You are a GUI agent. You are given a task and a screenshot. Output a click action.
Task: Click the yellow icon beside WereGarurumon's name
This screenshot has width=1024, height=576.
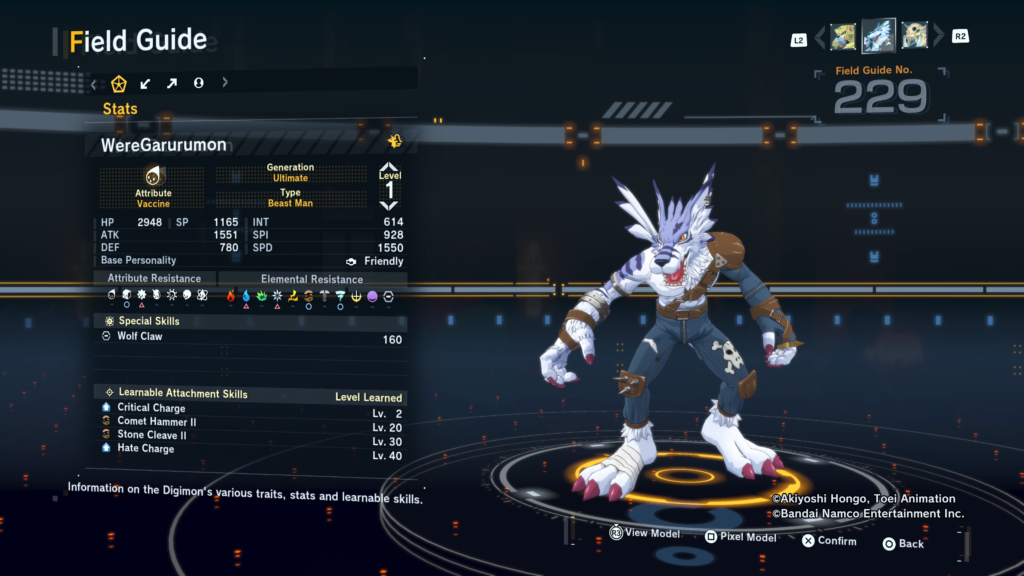click(395, 142)
